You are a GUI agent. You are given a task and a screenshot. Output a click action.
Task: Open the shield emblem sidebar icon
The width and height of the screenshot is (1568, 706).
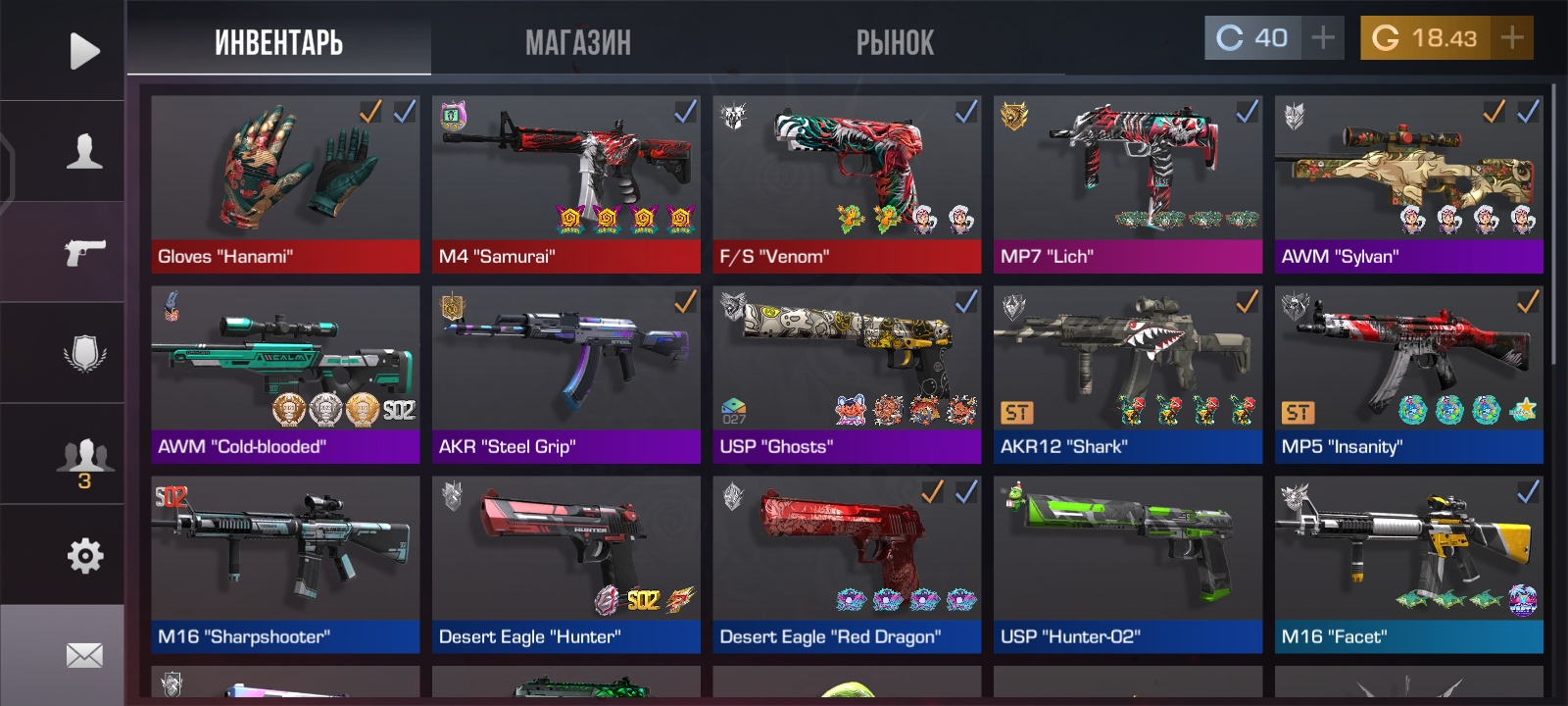[x=84, y=353]
